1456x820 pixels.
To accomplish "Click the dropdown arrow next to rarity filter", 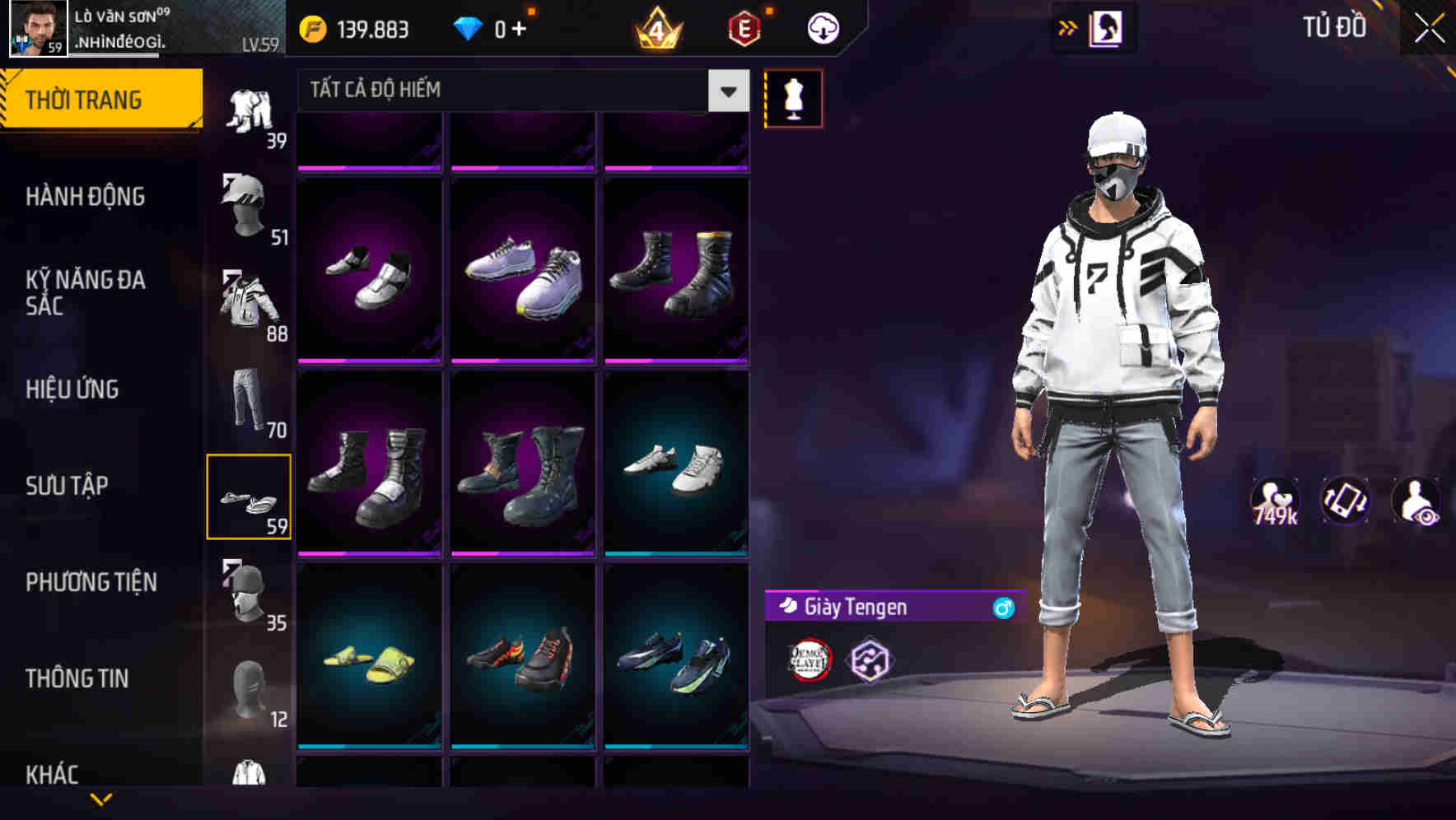I will click(x=728, y=91).
